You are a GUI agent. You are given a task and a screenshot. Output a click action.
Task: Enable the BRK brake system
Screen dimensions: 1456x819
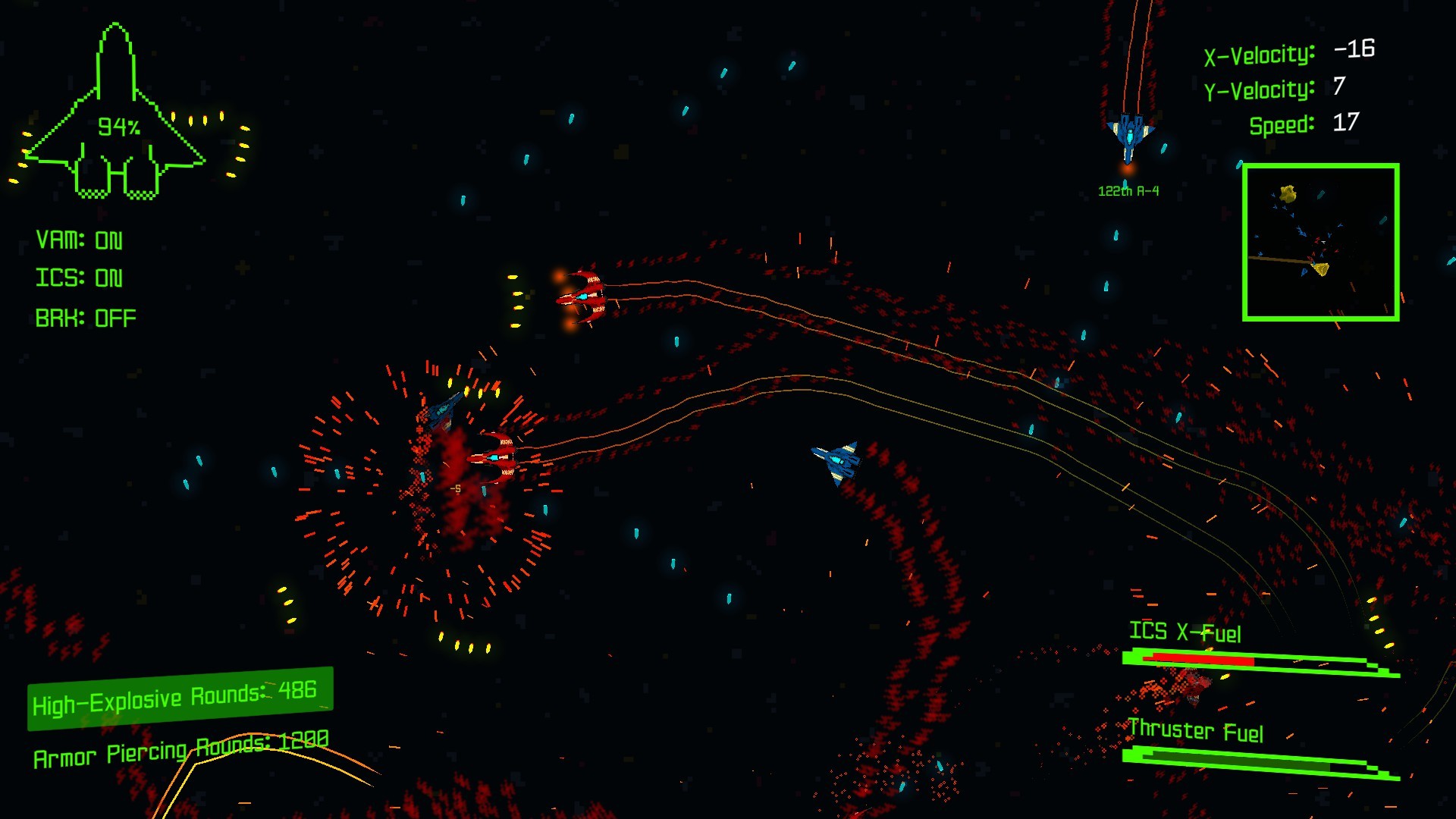(83, 318)
